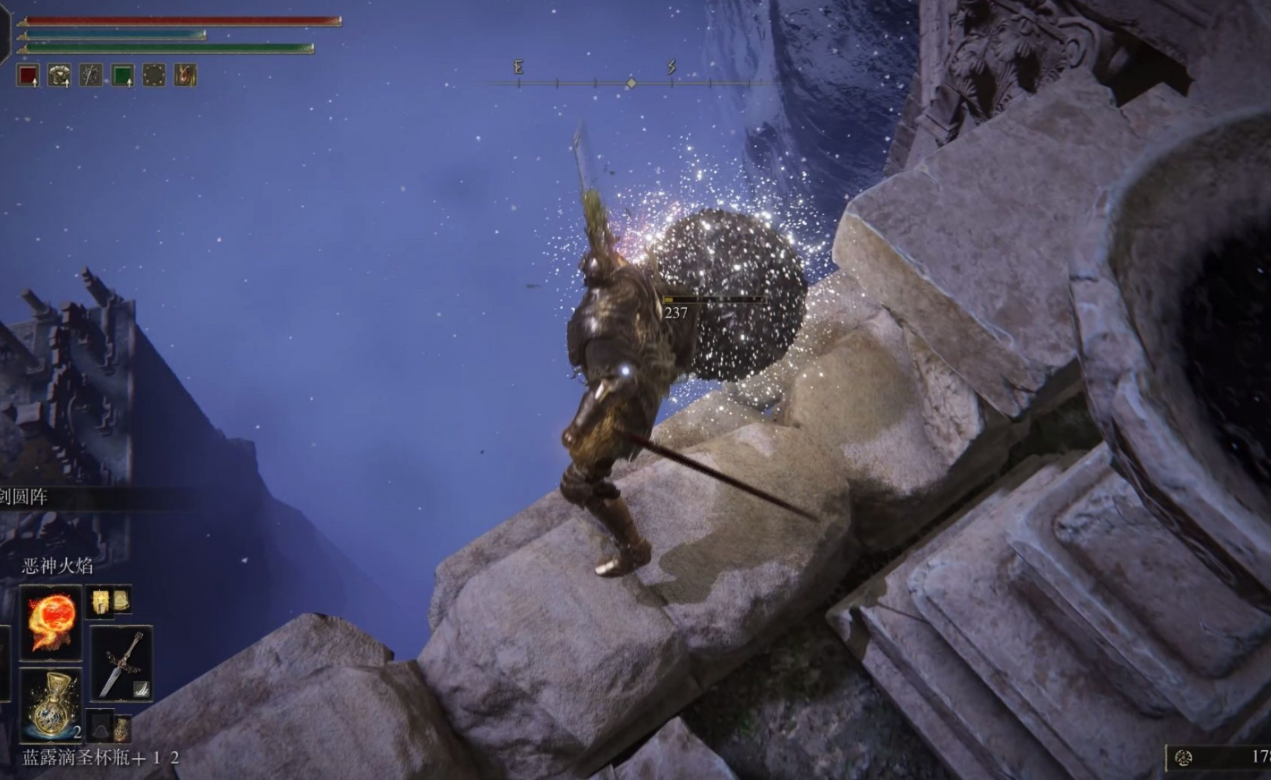1271x780 pixels.
Task: Click the compass bar center diamond
Action: click(630, 83)
